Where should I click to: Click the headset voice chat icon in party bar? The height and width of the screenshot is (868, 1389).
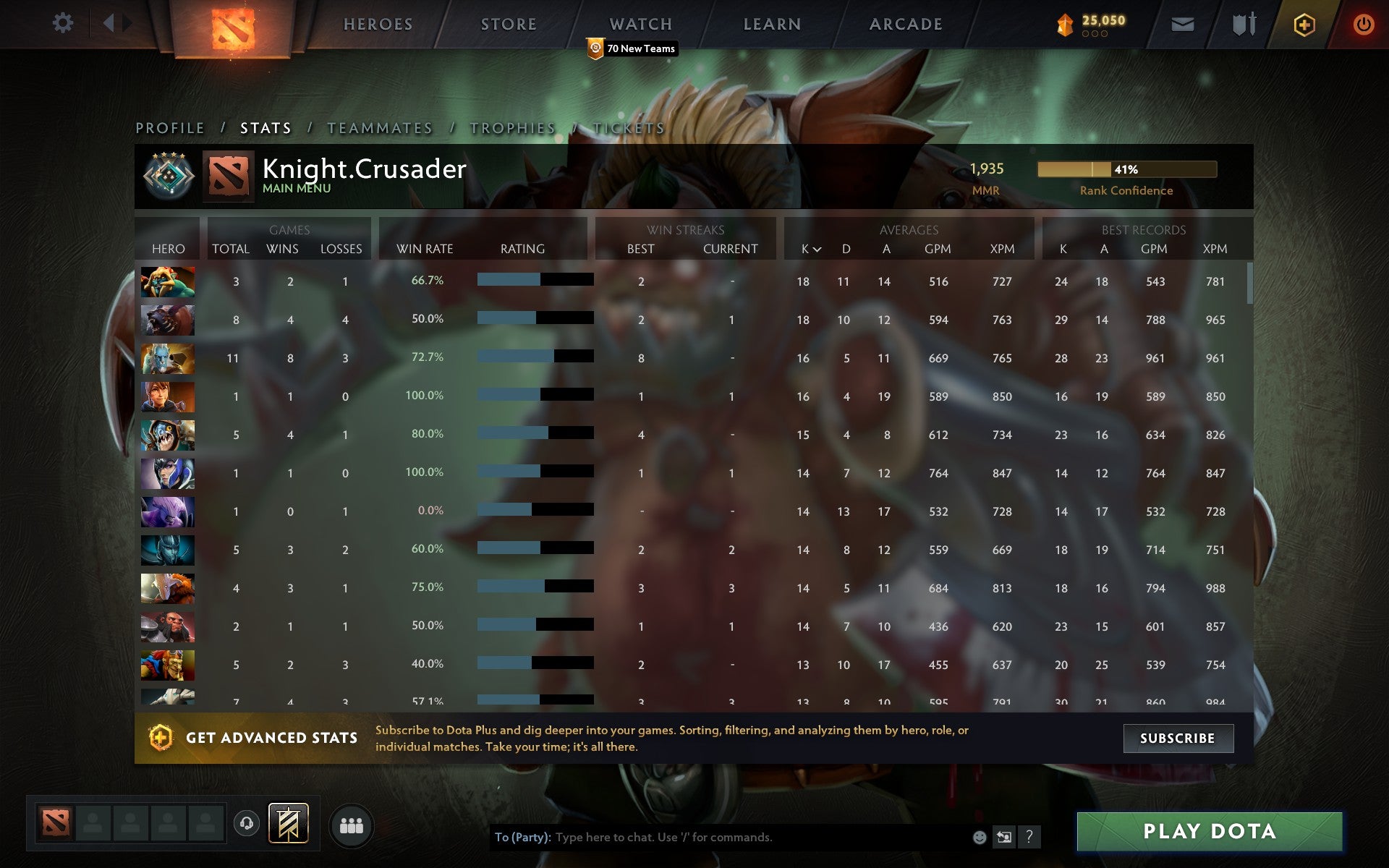tap(246, 823)
